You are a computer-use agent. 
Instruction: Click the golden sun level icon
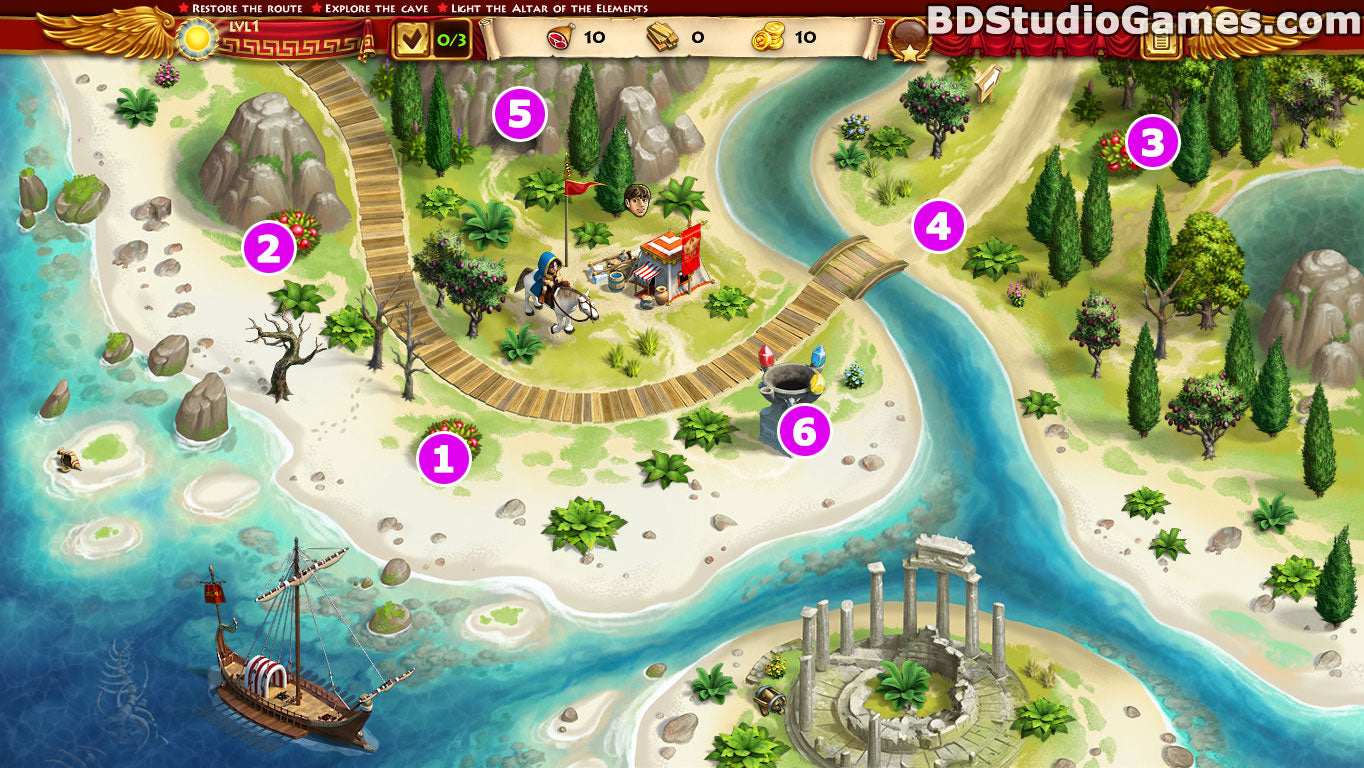(x=195, y=39)
